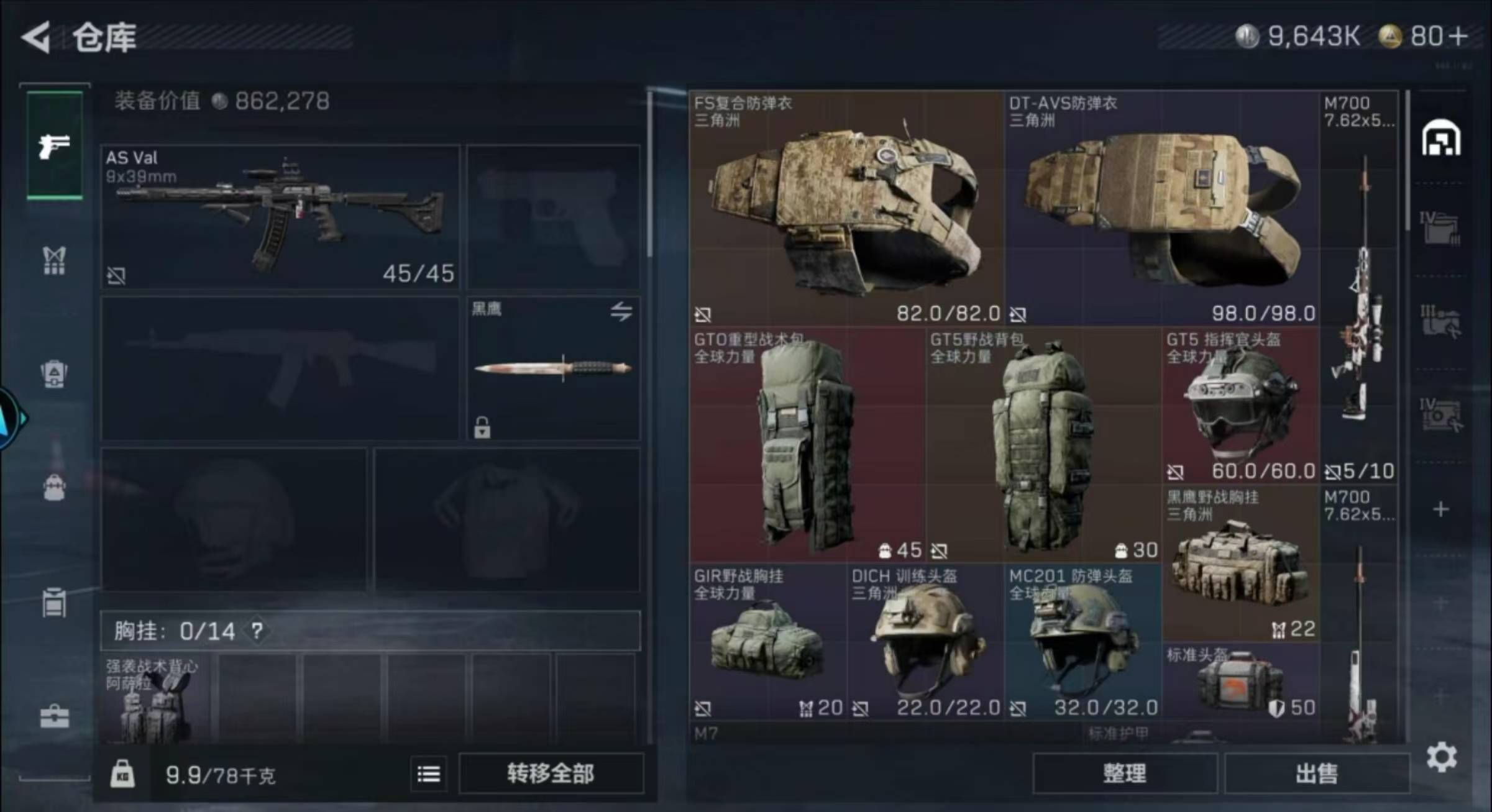Select the GT5 指挥官头盔 helmet
The height and width of the screenshot is (812, 1492).
point(1241,405)
